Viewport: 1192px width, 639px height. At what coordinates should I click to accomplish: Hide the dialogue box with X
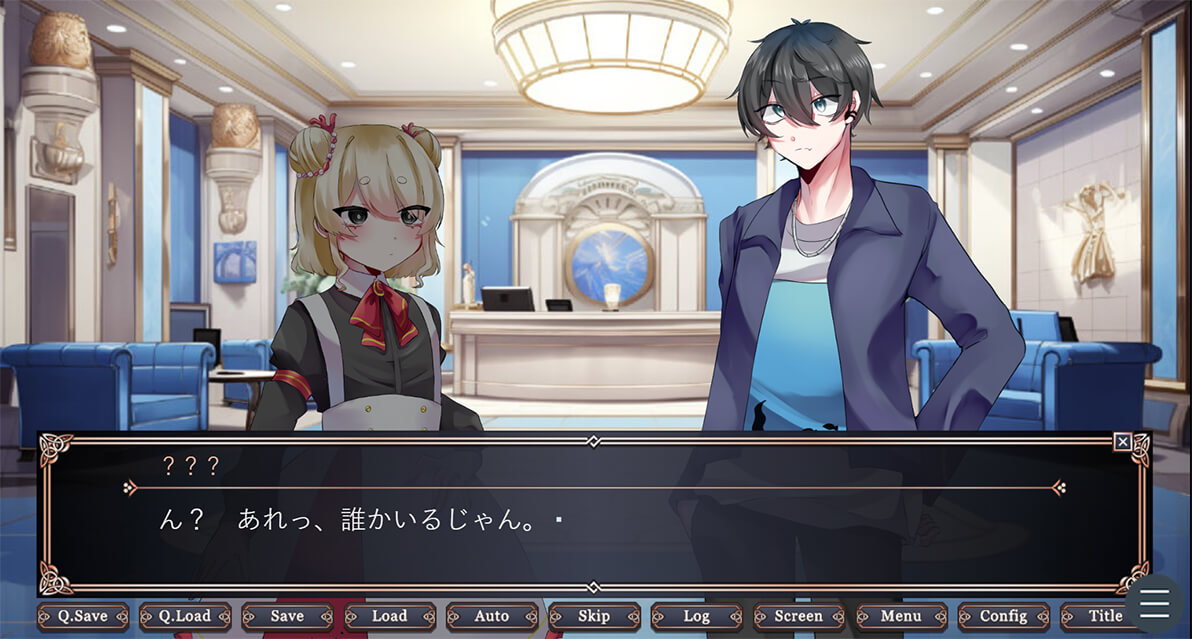click(1123, 442)
